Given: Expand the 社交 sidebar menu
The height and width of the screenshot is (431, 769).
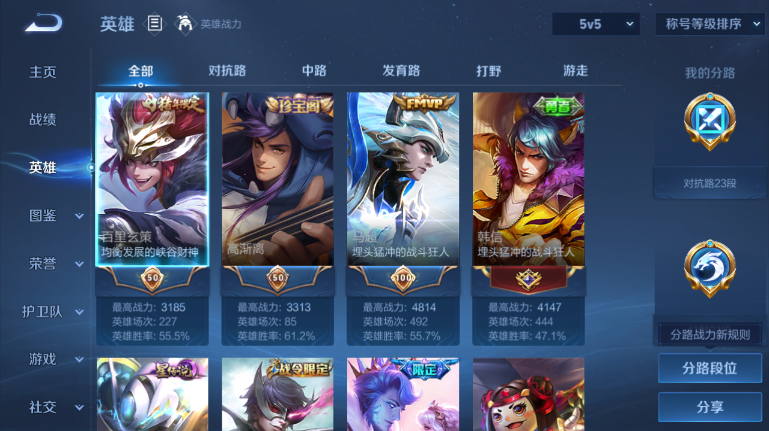Looking at the screenshot, I should coord(56,407).
